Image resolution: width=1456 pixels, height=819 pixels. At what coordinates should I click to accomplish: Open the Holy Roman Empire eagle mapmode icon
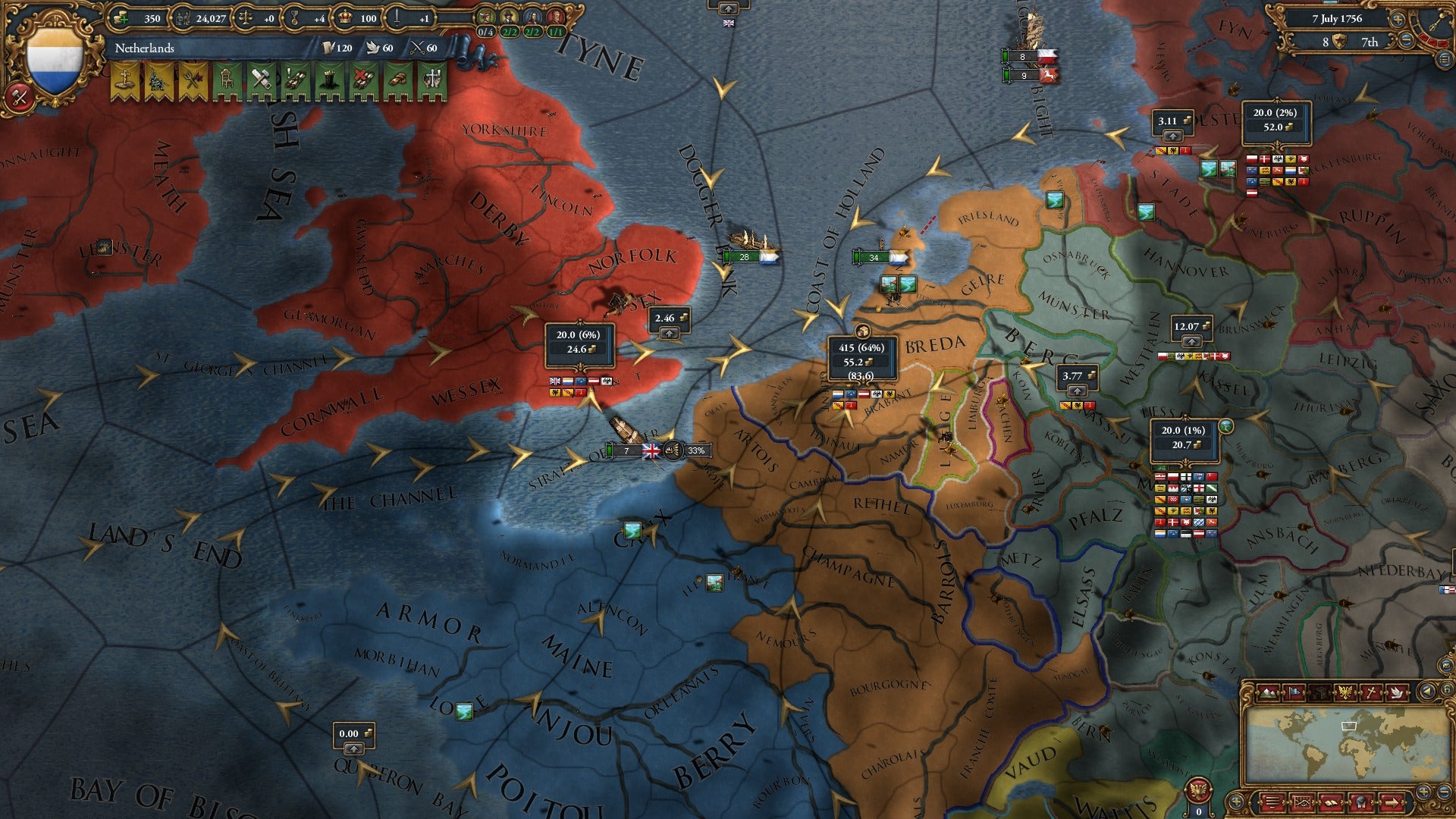click(x=1345, y=692)
